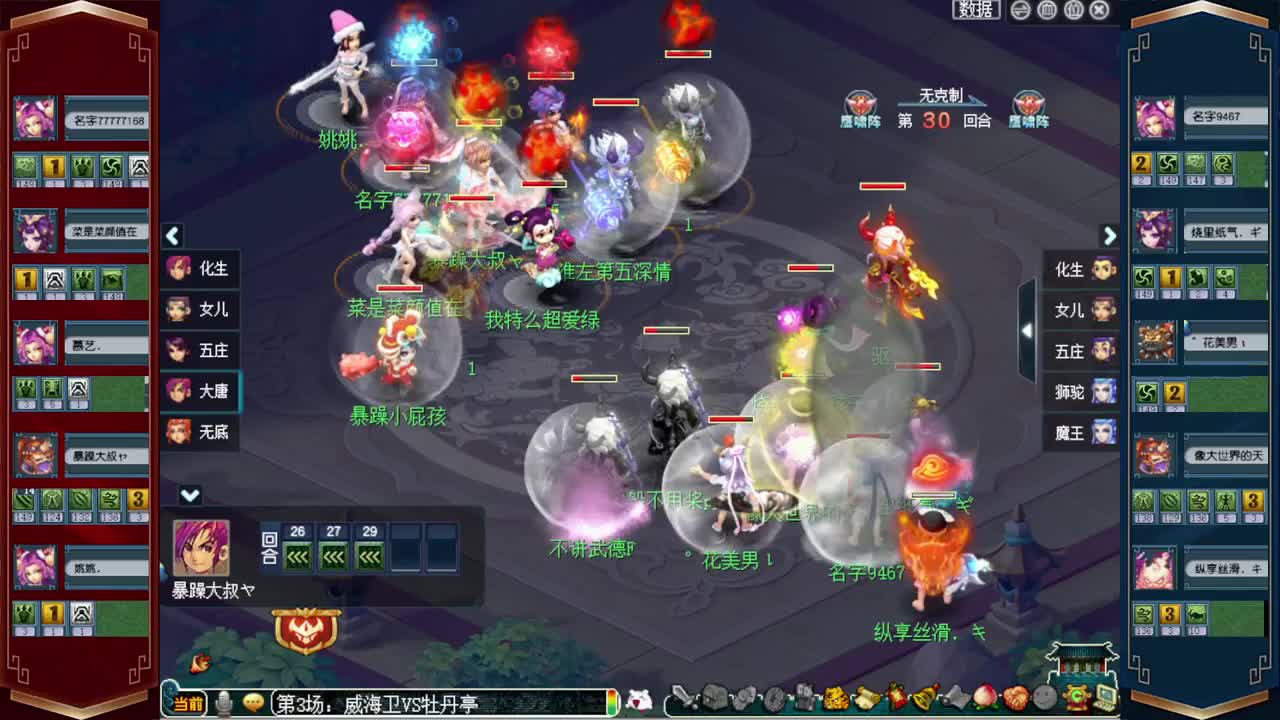Toggle the coin display icon near the close button

pos(1075,10)
